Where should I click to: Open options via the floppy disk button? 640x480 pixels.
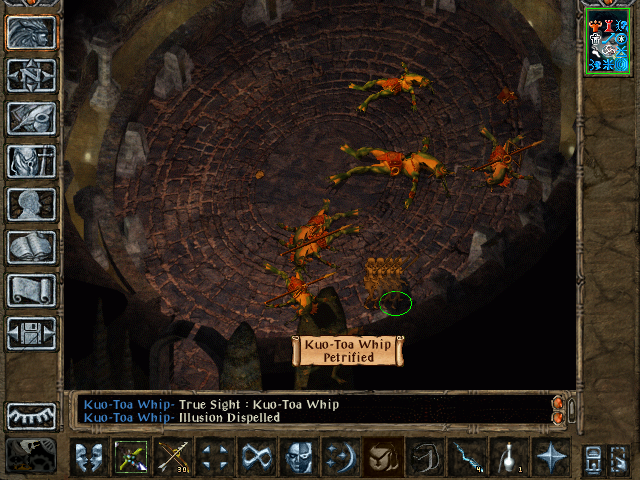point(32,333)
